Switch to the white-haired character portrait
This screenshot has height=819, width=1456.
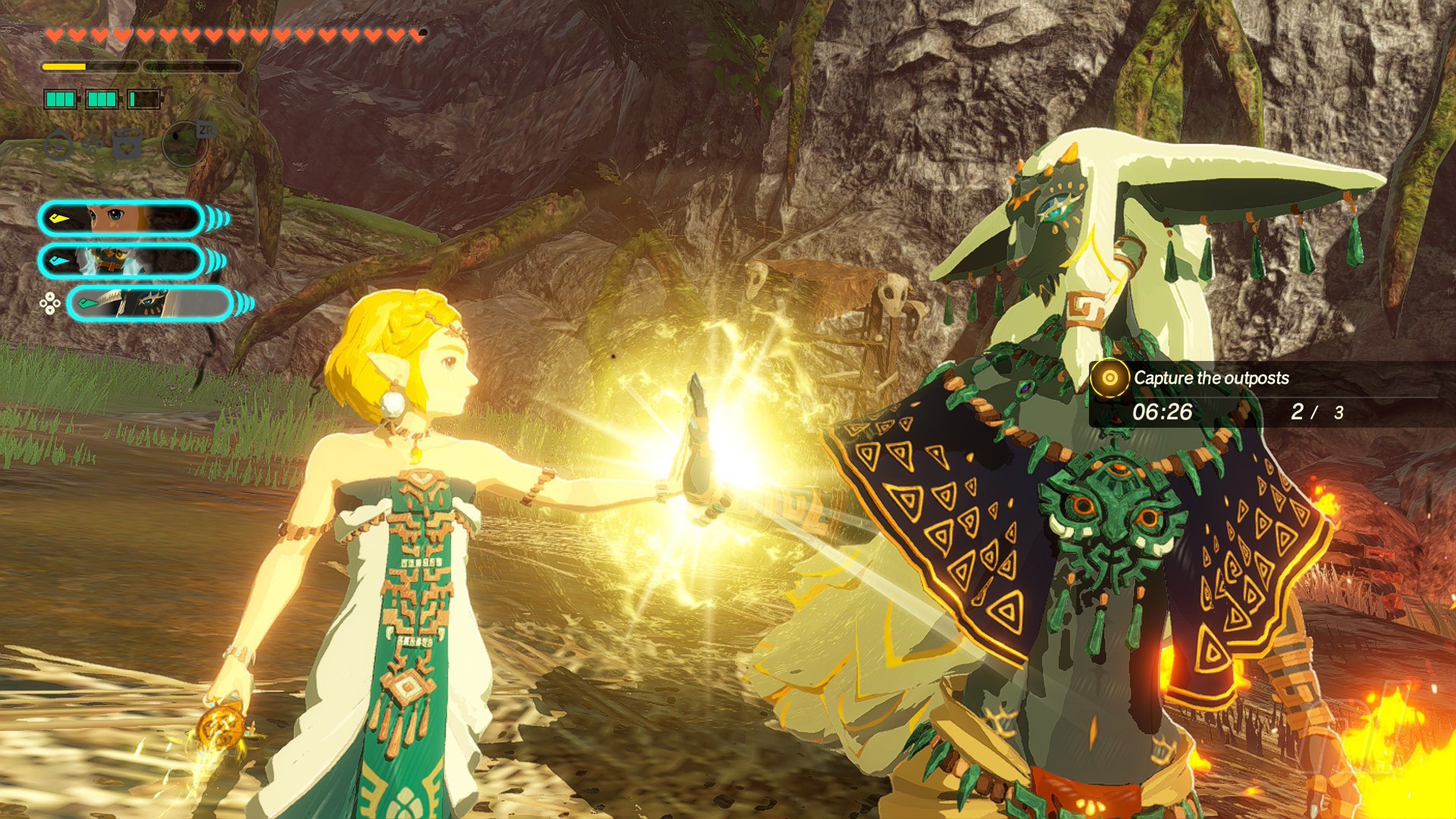121,262
